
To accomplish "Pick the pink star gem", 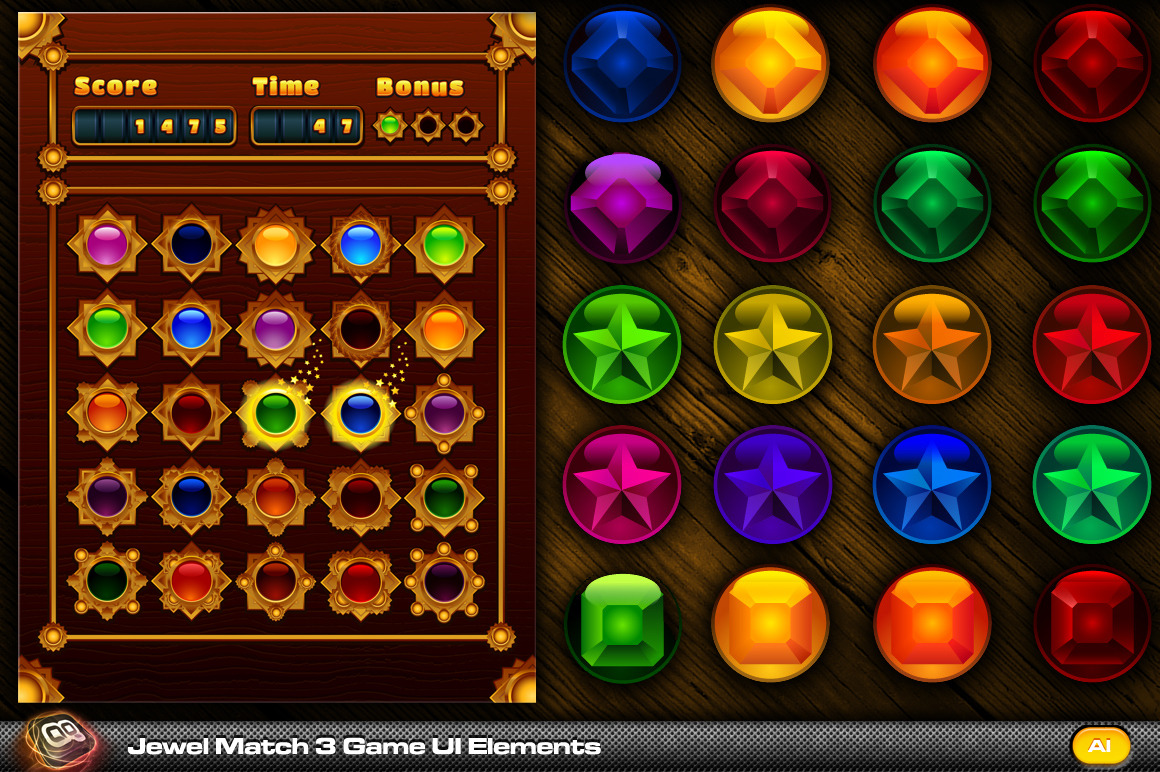I will (622, 485).
